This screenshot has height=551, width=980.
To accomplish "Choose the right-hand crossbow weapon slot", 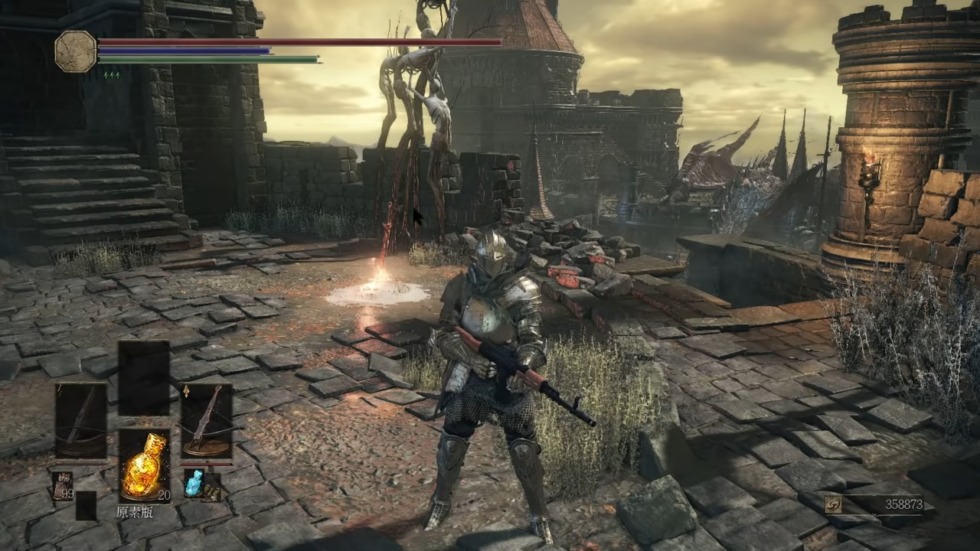I will pos(206,420).
